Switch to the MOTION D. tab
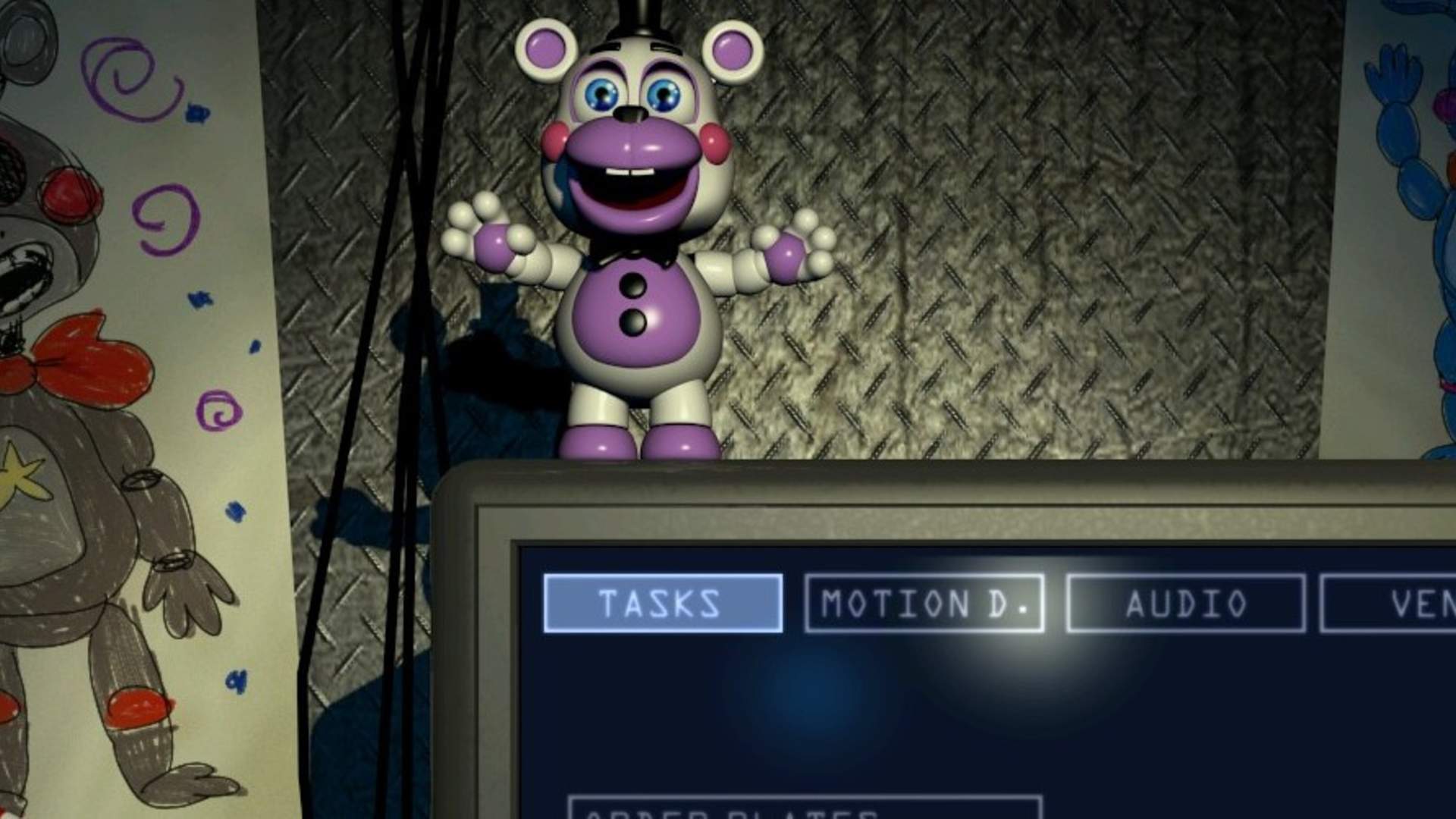Screen dimensions: 1456x819 [924, 603]
